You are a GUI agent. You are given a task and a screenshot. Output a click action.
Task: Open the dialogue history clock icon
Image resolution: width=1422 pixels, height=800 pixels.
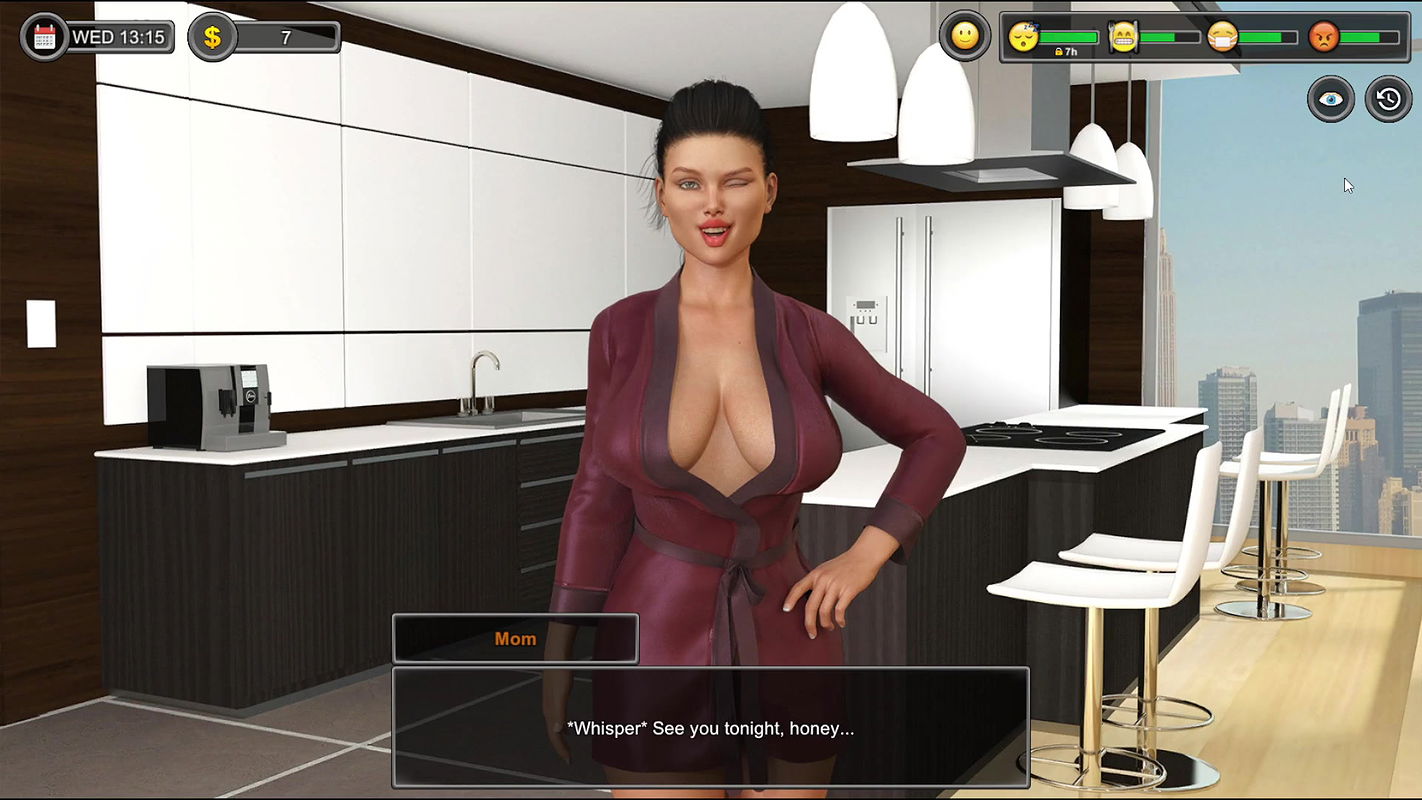pos(1389,99)
